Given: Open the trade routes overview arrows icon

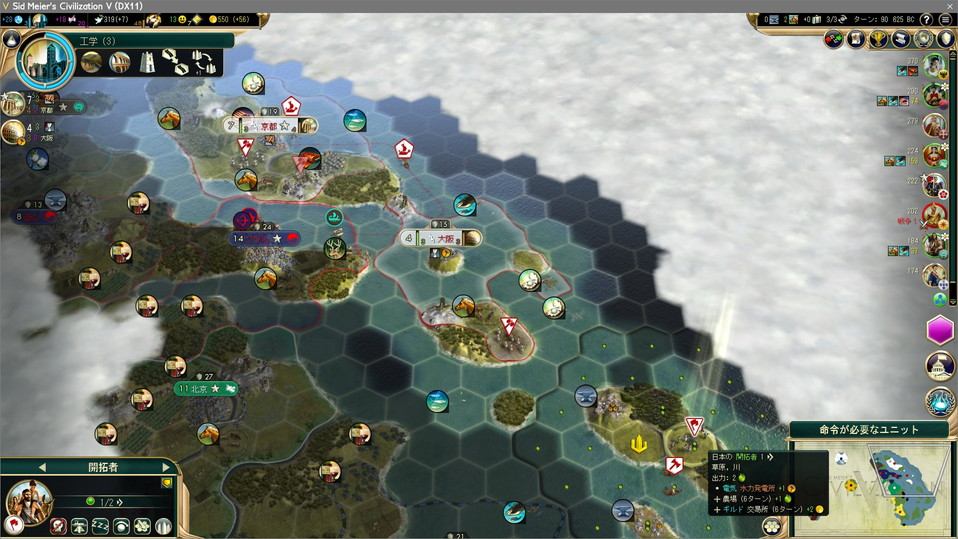Looking at the screenshot, I should click(835, 39).
